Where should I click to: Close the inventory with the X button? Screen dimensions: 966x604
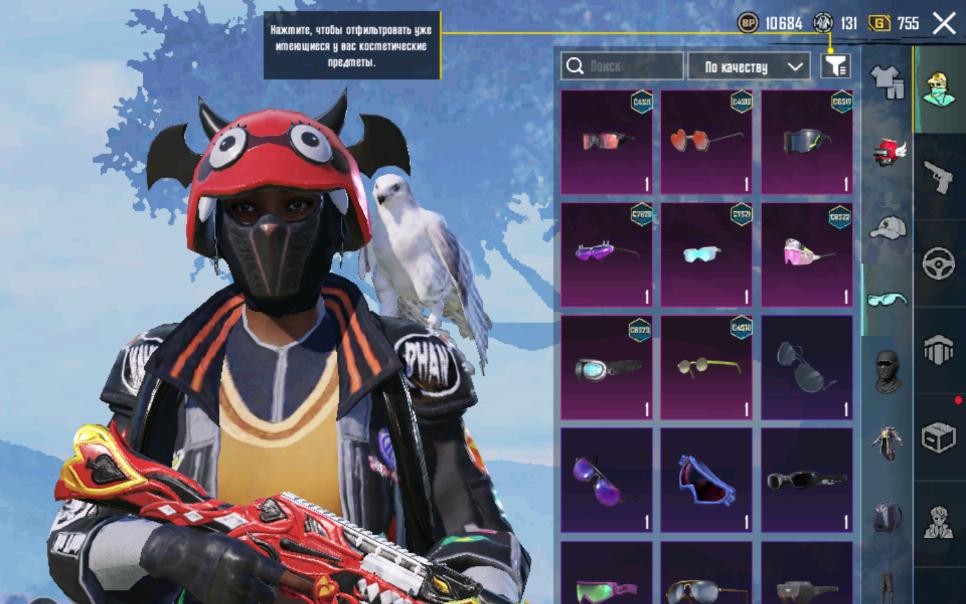pyautogui.click(x=943, y=23)
